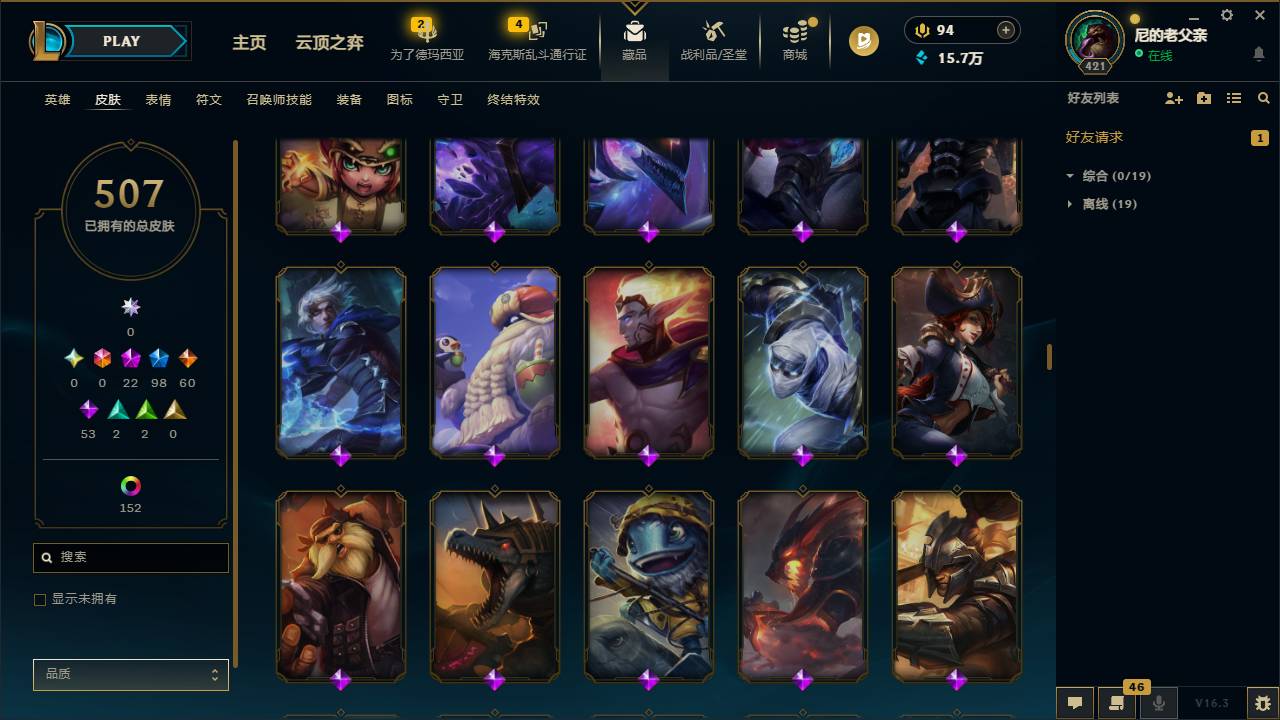This screenshot has height=720, width=1280.
Task: Switch to the 英雄 tab in collection
Action: pyautogui.click(x=57, y=100)
